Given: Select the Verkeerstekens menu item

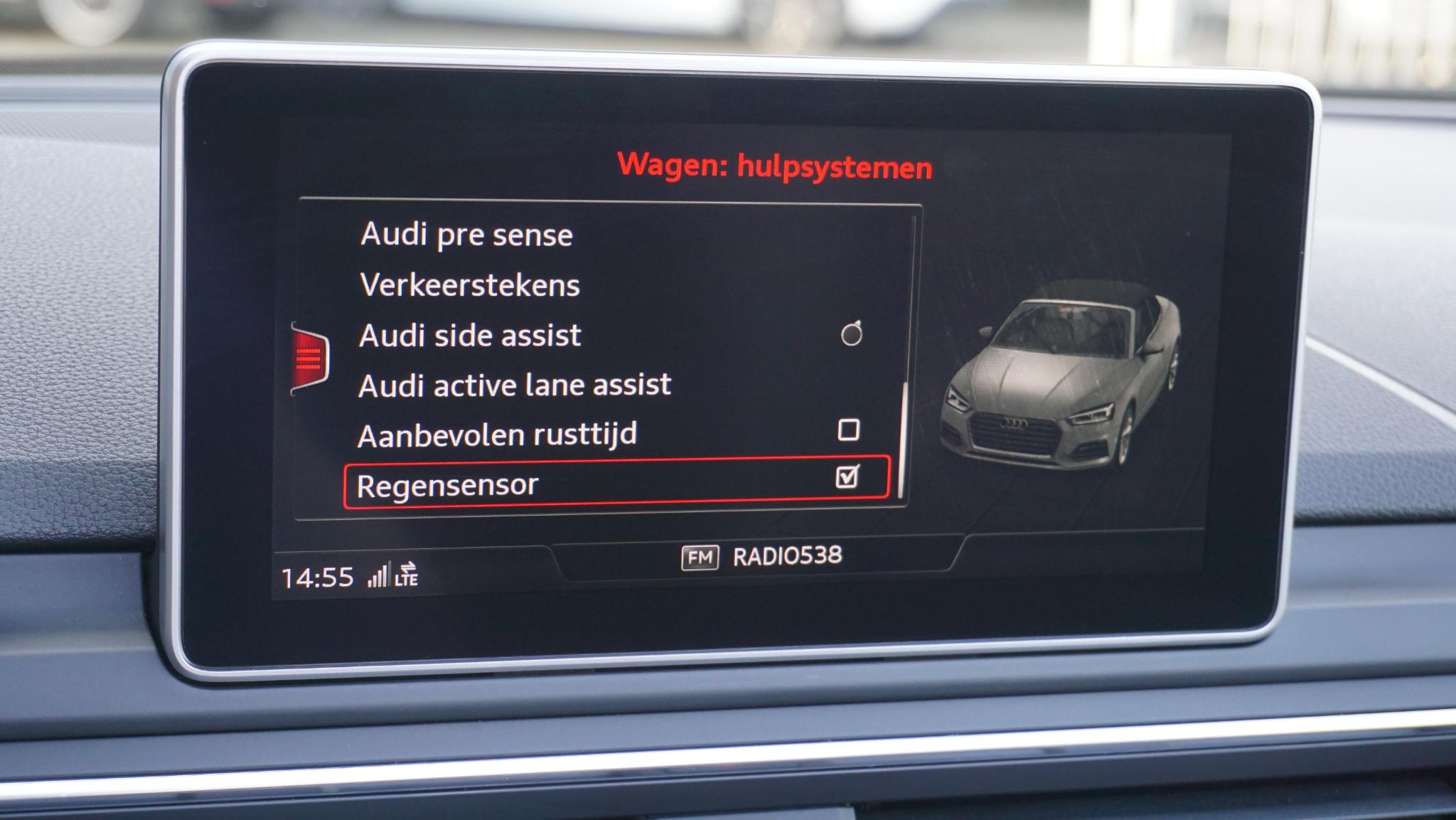Looking at the screenshot, I should (470, 285).
